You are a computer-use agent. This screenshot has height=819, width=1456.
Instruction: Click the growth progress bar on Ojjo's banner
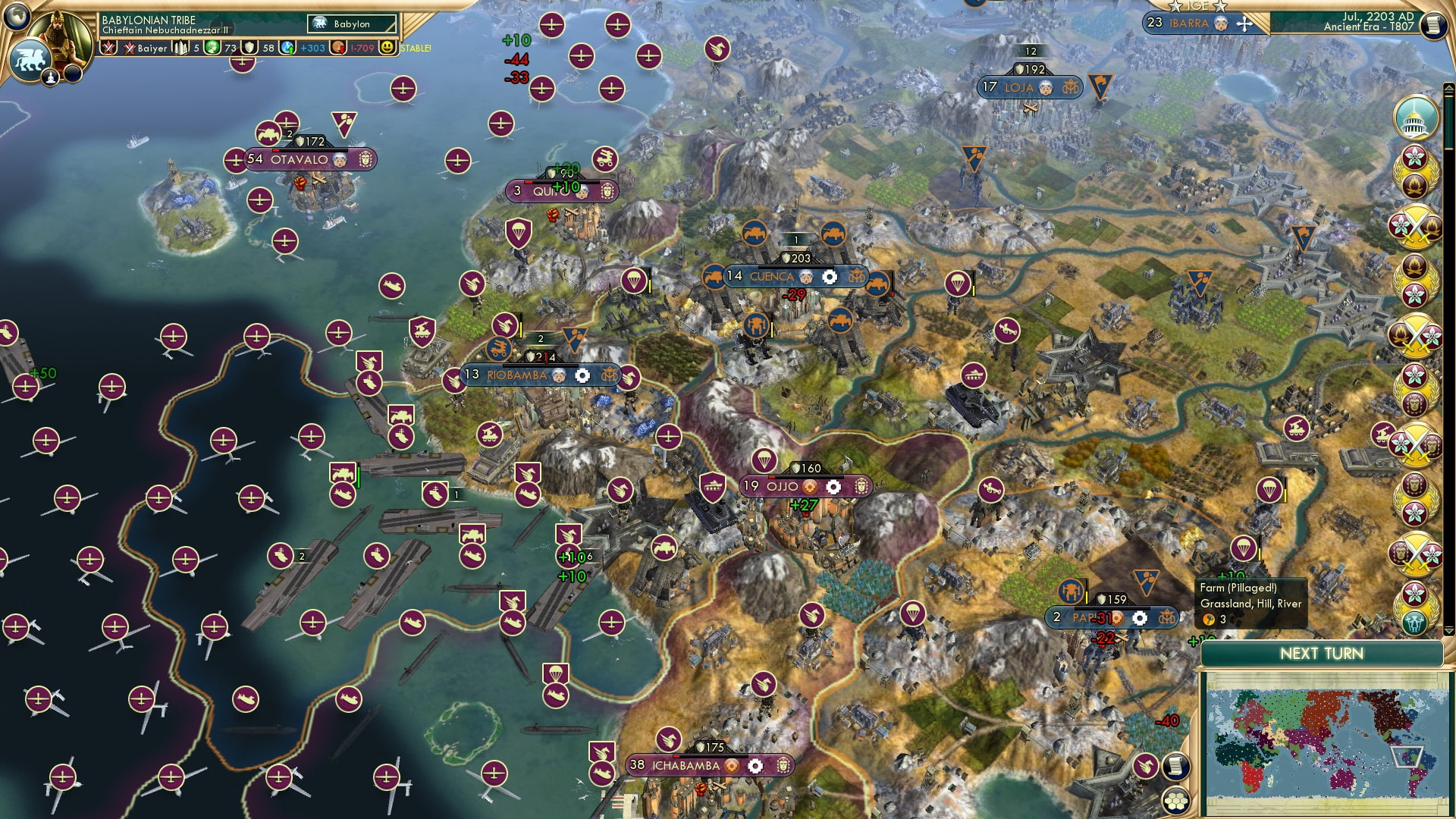[x=805, y=477]
